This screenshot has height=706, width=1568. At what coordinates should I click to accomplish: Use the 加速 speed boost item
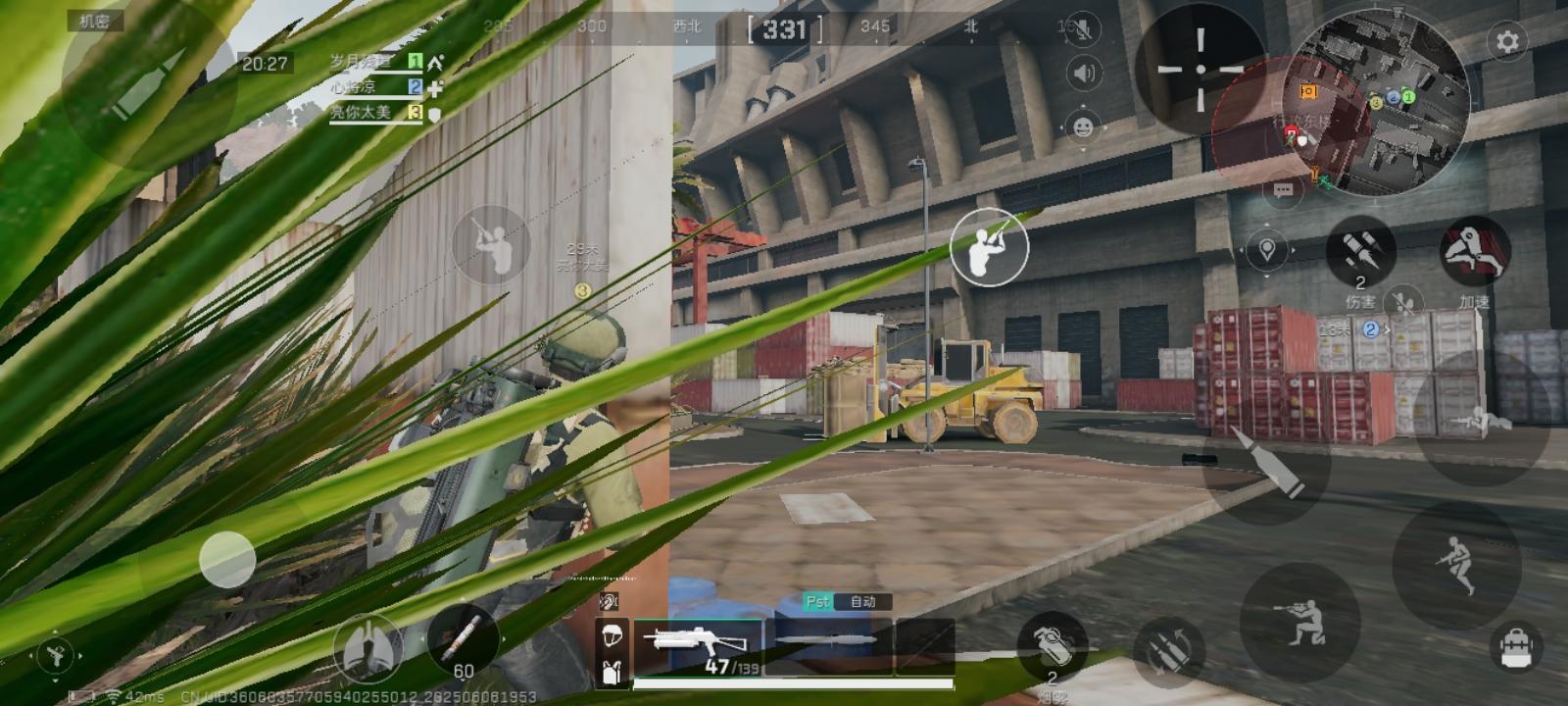coord(1475,257)
